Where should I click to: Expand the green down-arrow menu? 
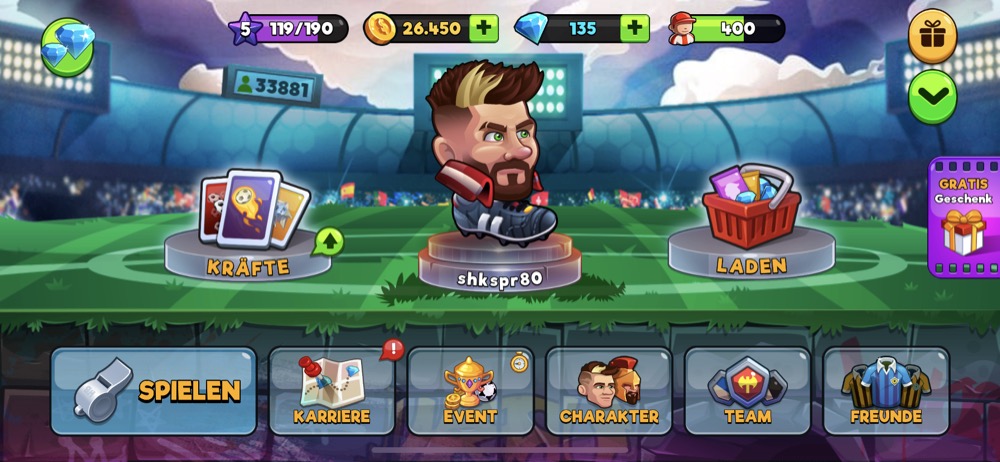coord(932,97)
